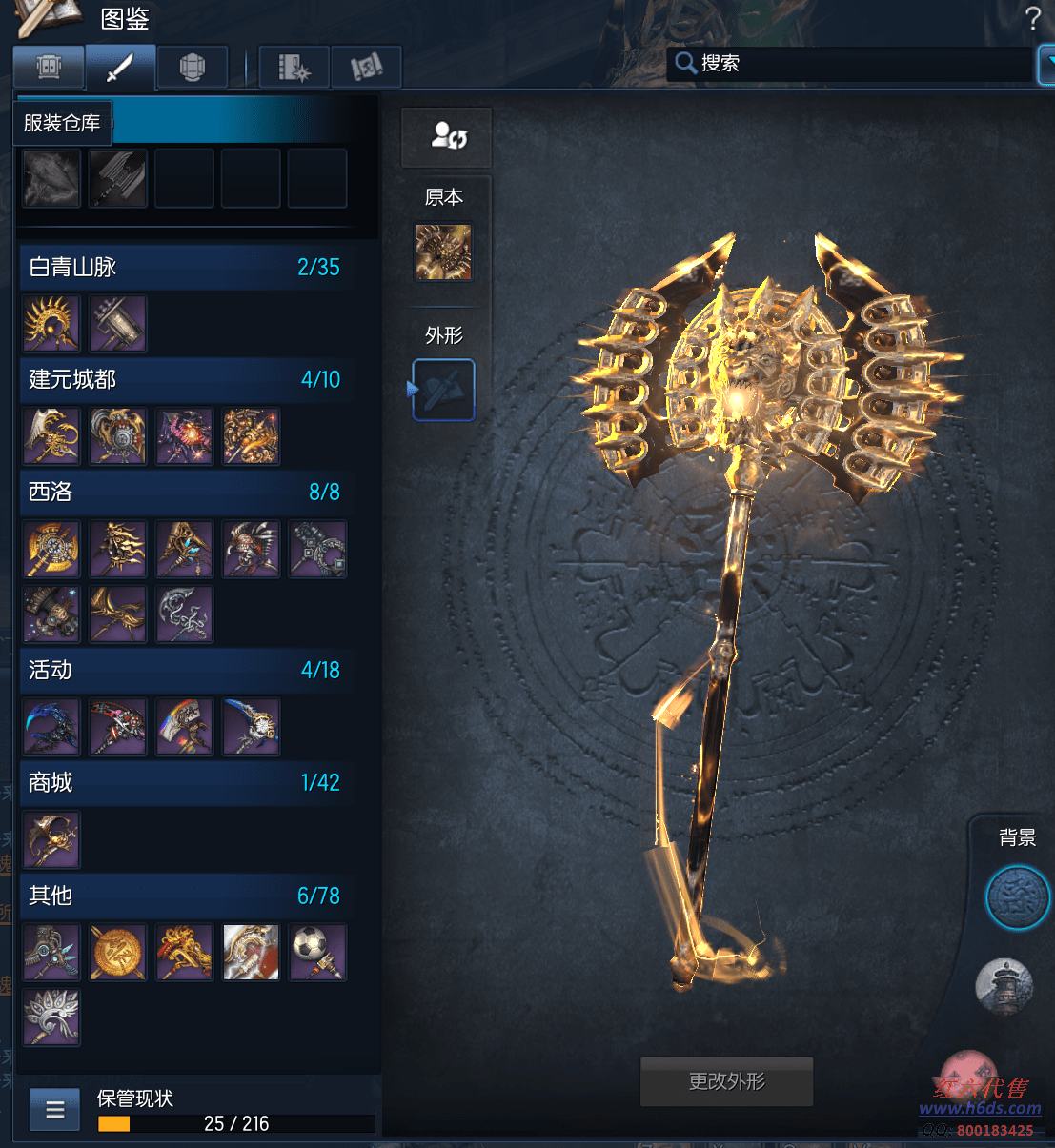This screenshot has width=1055, height=1148.
Task: Choose the blue circular emblem background
Action: coord(1017,897)
